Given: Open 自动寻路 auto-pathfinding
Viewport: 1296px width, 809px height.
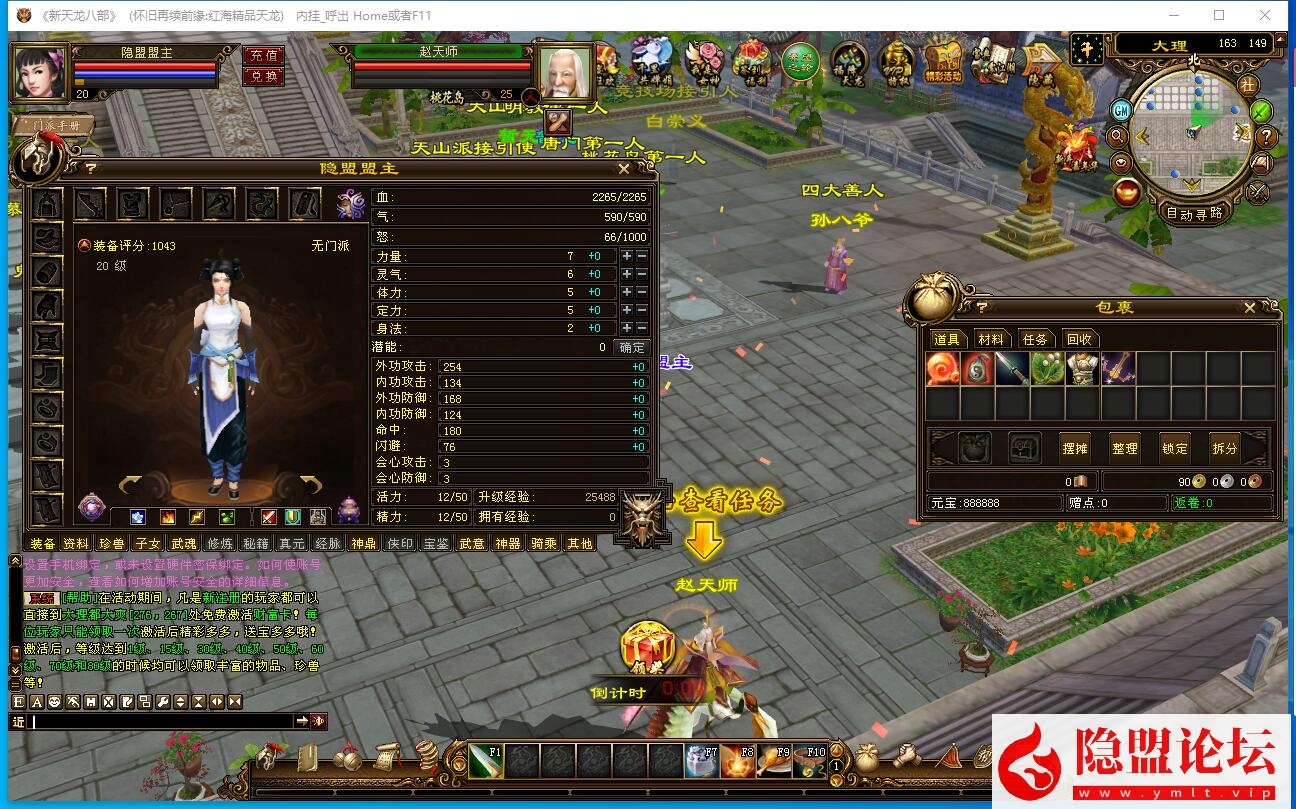Looking at the screenshot, I should [1194, 213].
